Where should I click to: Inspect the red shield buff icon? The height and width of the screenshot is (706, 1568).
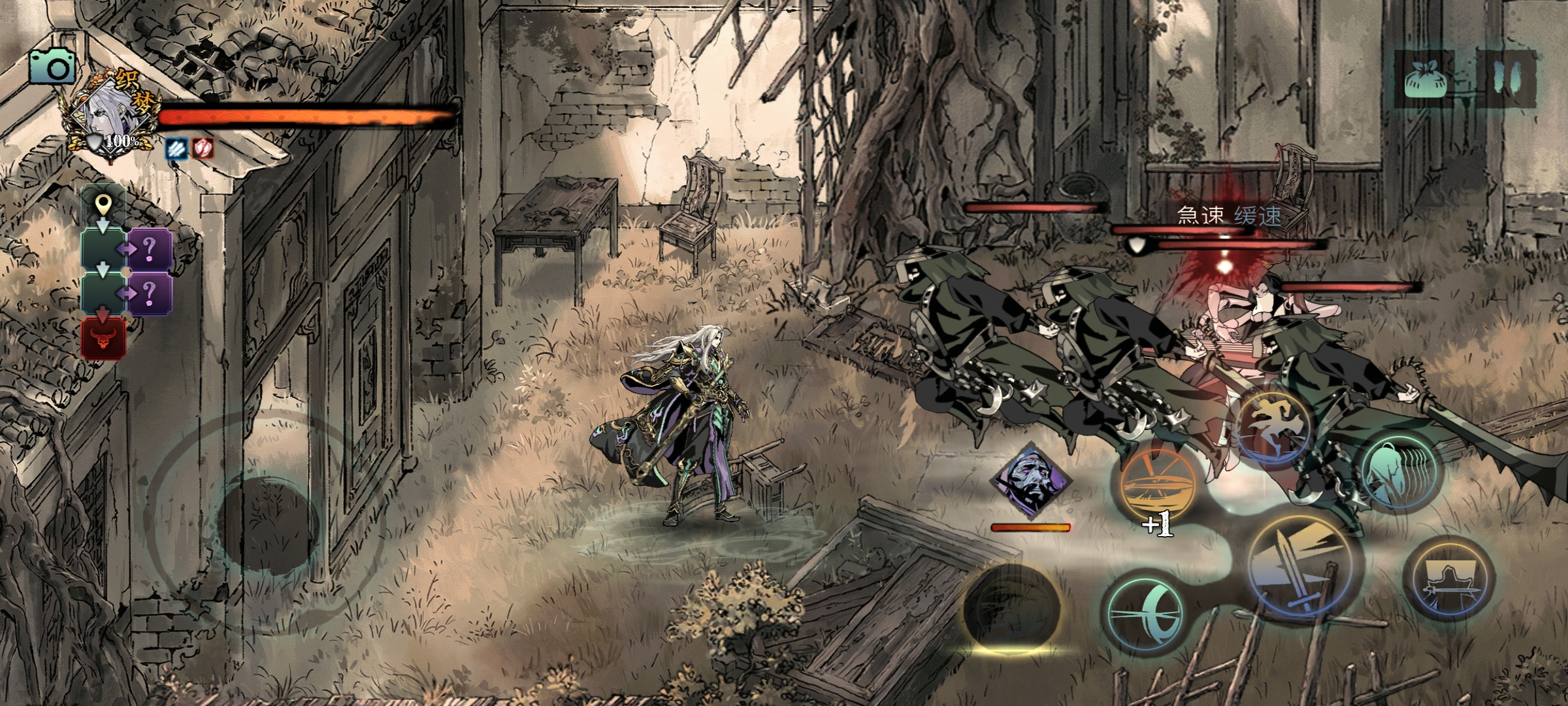tap(203, 148)
